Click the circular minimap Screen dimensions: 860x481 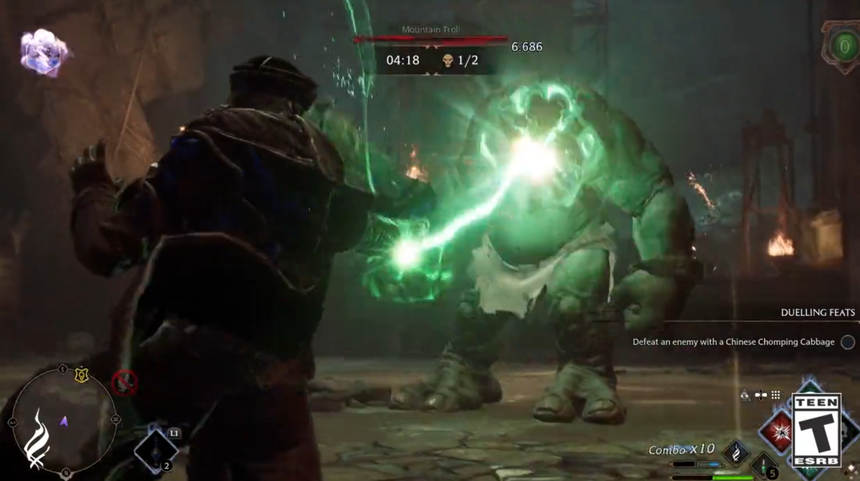tap(64, 419)
